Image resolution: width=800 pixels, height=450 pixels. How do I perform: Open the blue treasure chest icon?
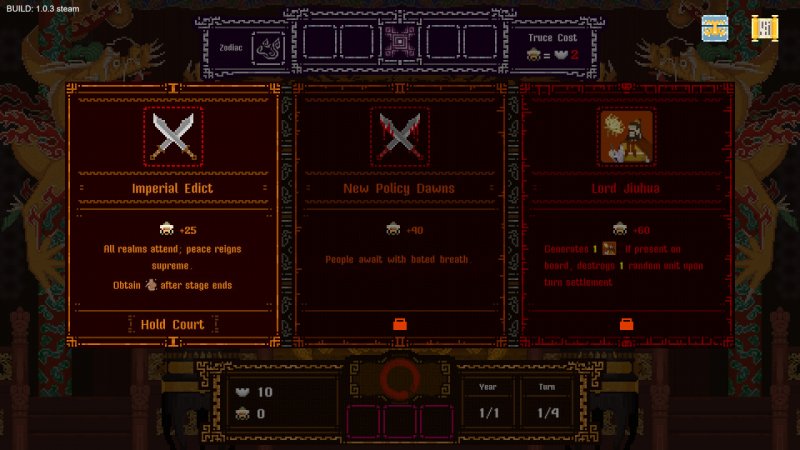[x=714, y=28]
